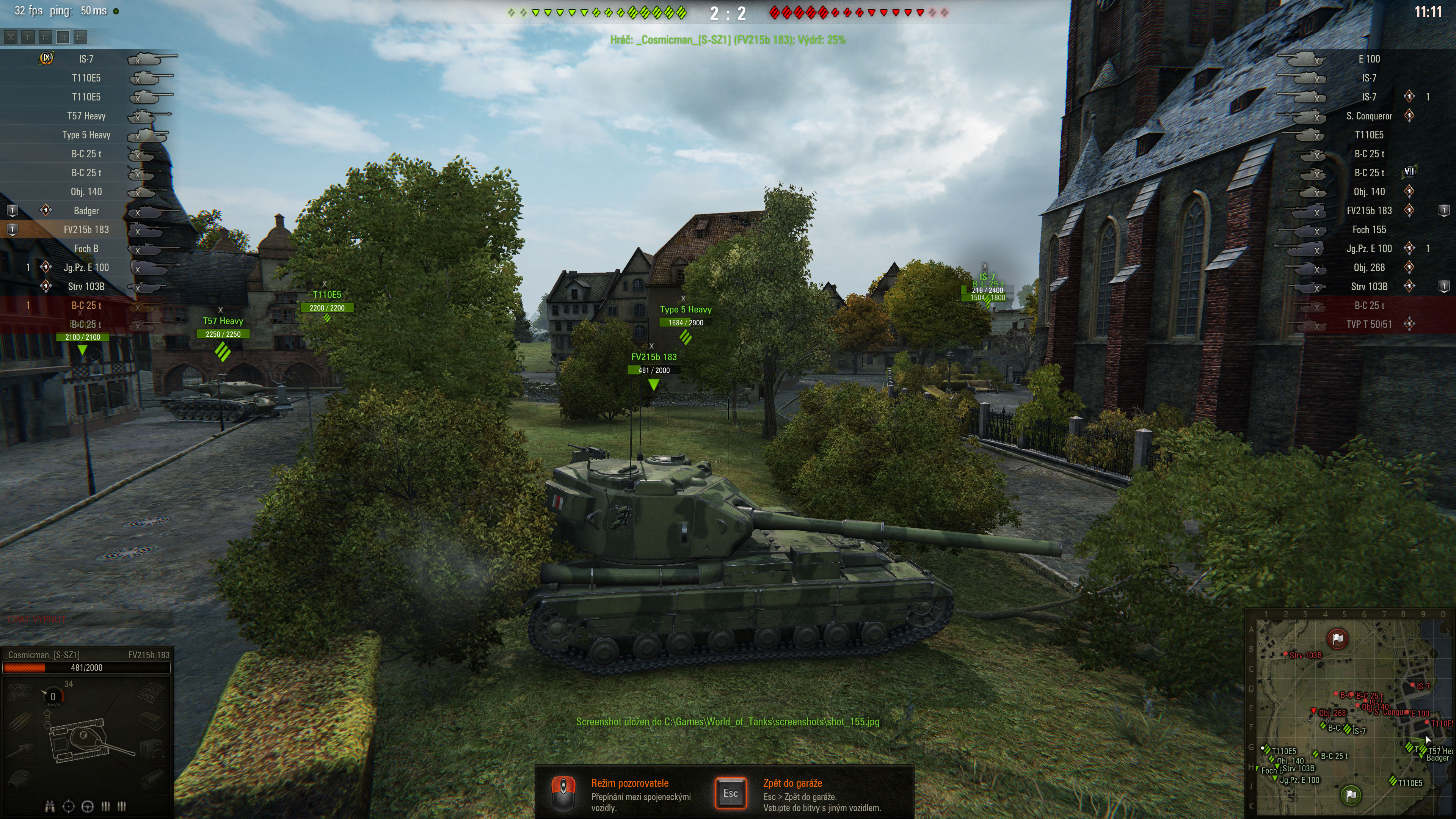
Task: Select IS-7 in the allied team list
Action: tap(86, 59)
